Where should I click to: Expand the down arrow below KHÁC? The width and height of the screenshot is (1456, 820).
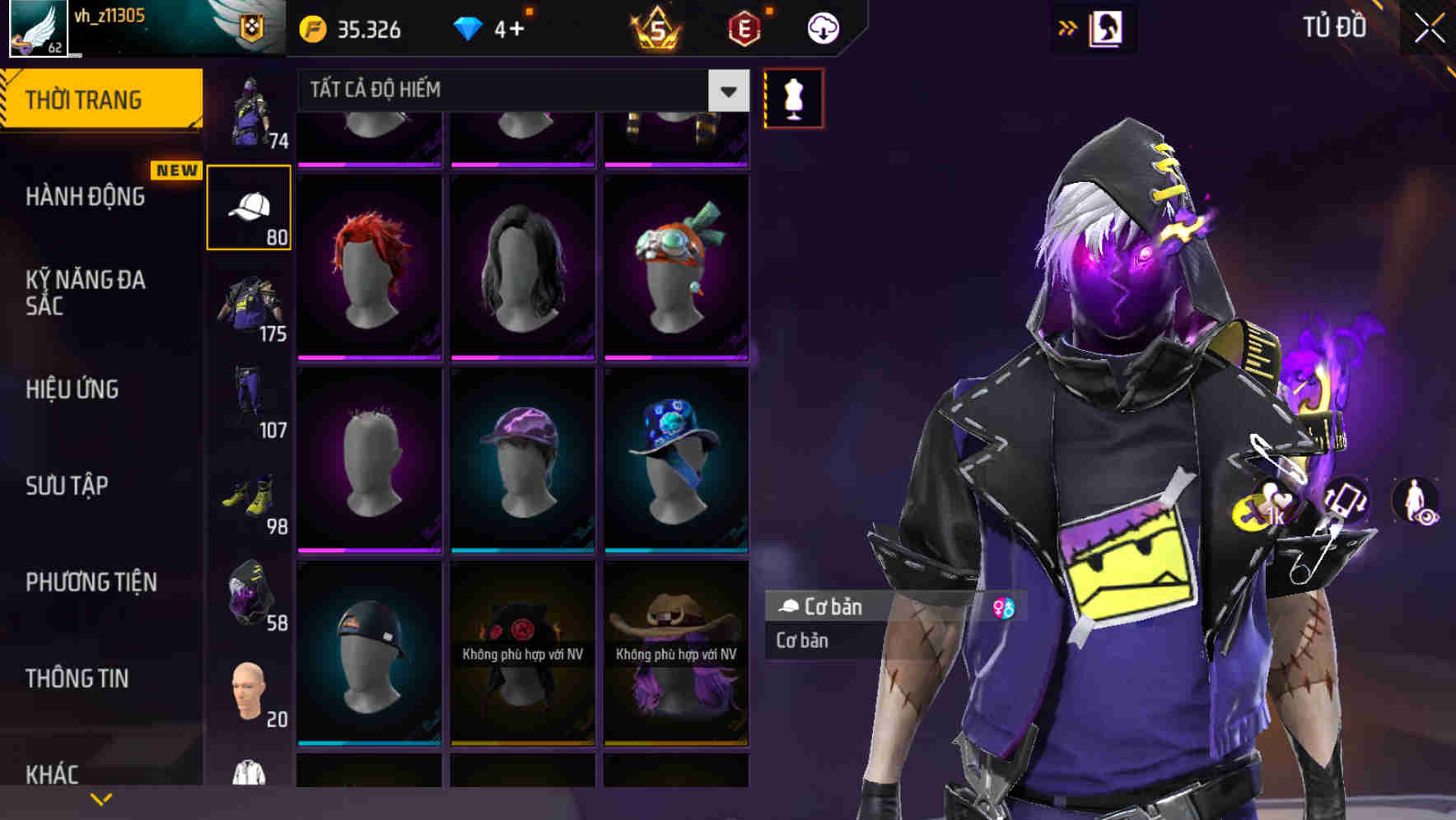(101, 798)
